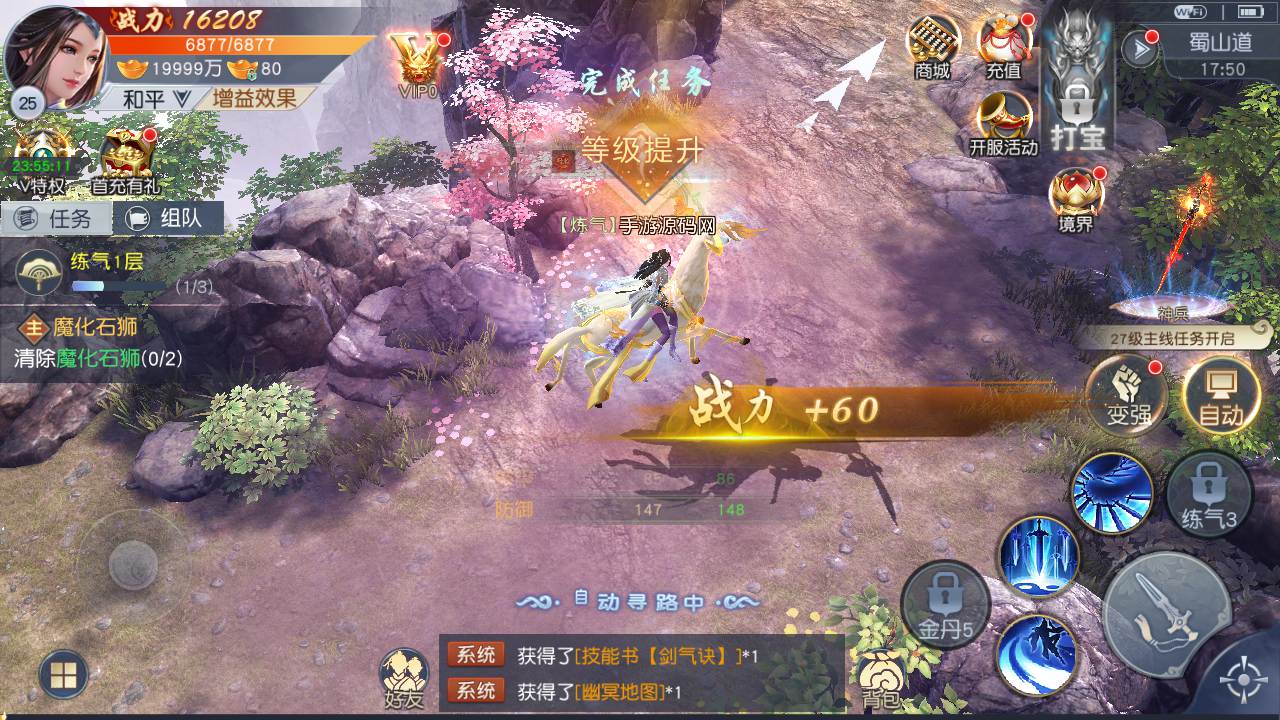Tap the locked 打宝 treasure button

click(x=1077, y=100)
